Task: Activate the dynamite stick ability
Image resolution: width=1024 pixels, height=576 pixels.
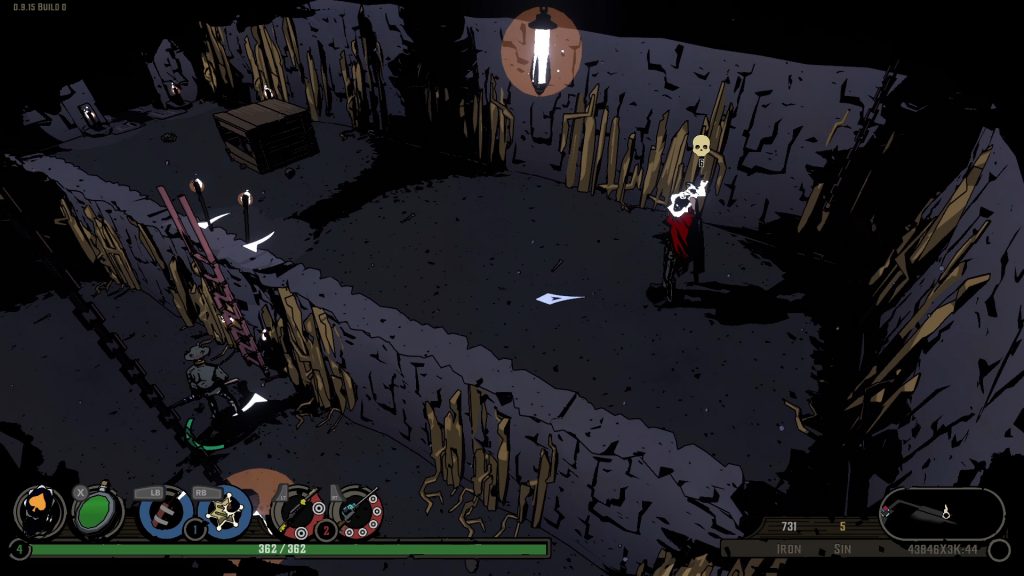Action: (x=164, y=510)
